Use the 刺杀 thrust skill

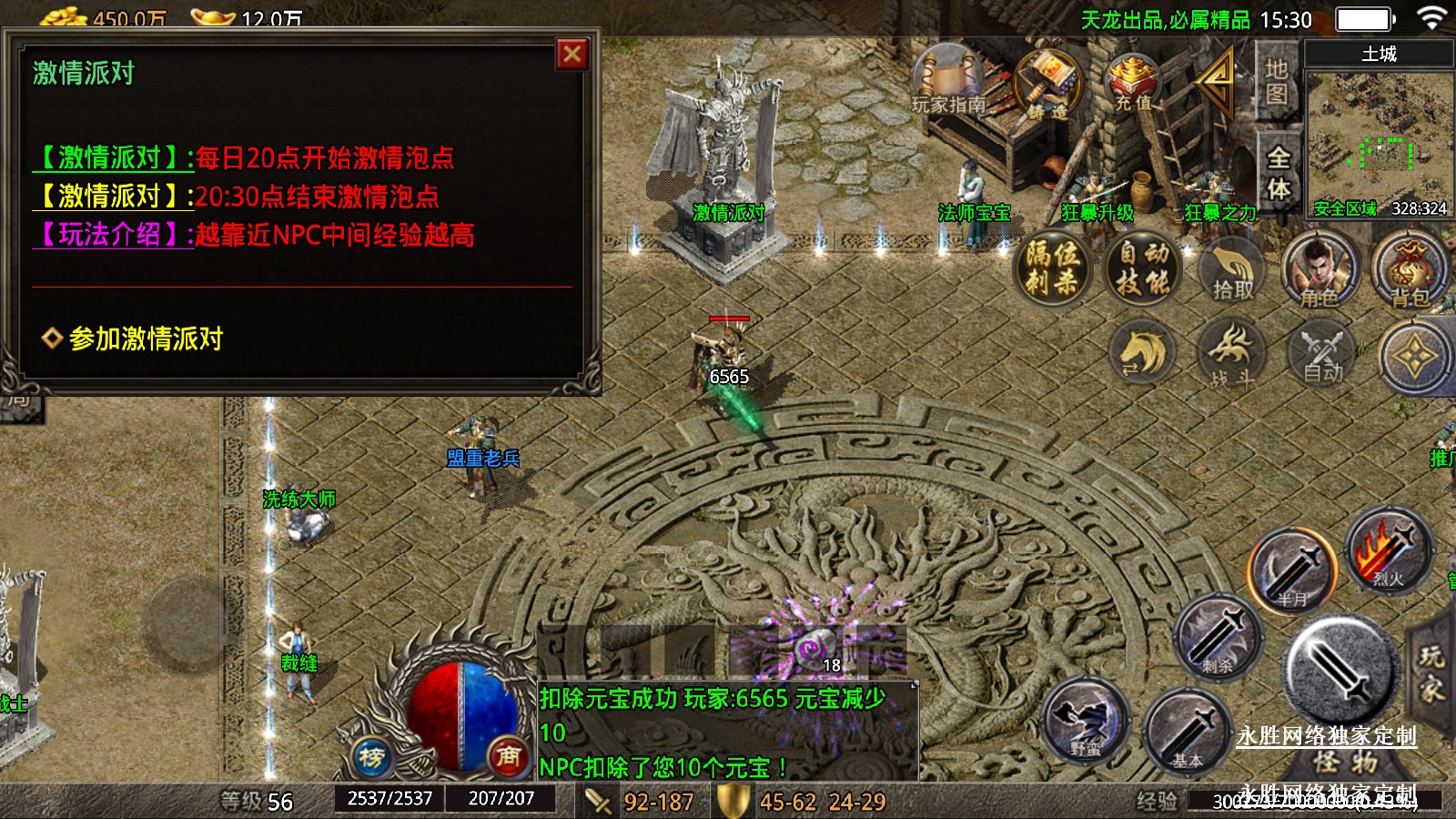pyautogui.click(x=1218, y=637)
